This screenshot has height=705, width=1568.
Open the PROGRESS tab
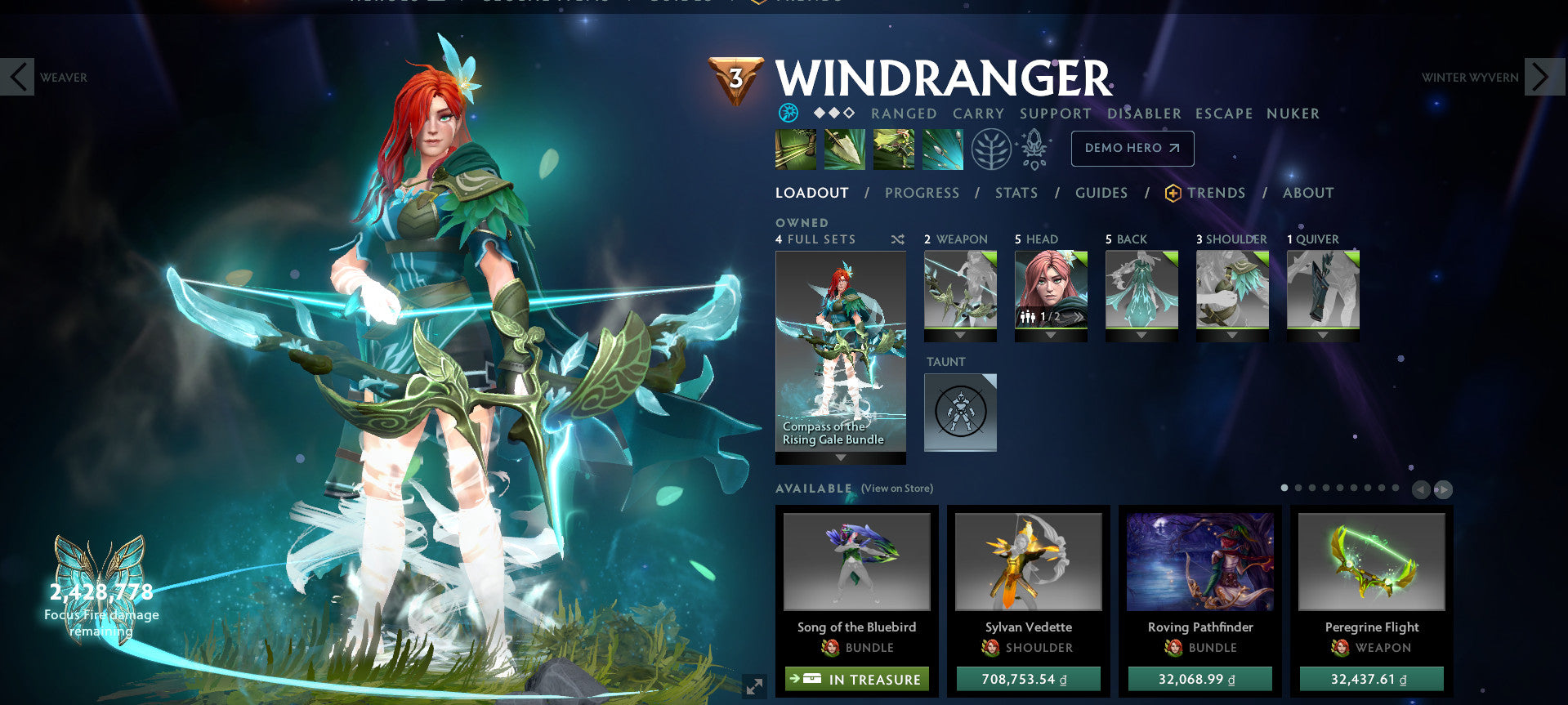point(922,193)
